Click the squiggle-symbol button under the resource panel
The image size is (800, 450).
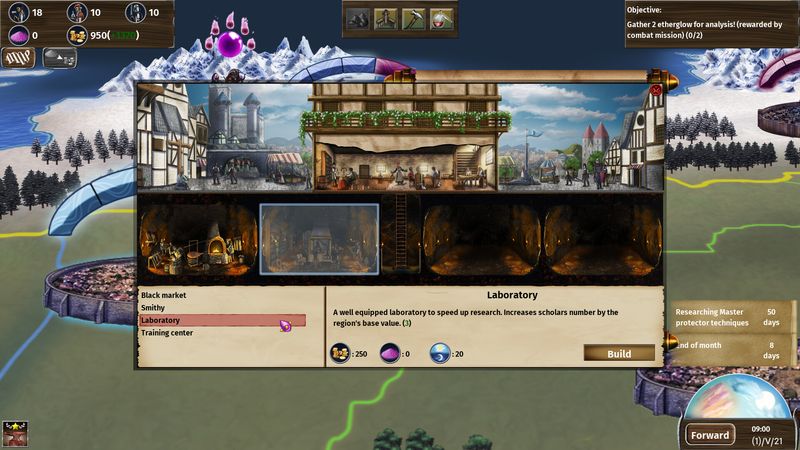pos(19,58)
